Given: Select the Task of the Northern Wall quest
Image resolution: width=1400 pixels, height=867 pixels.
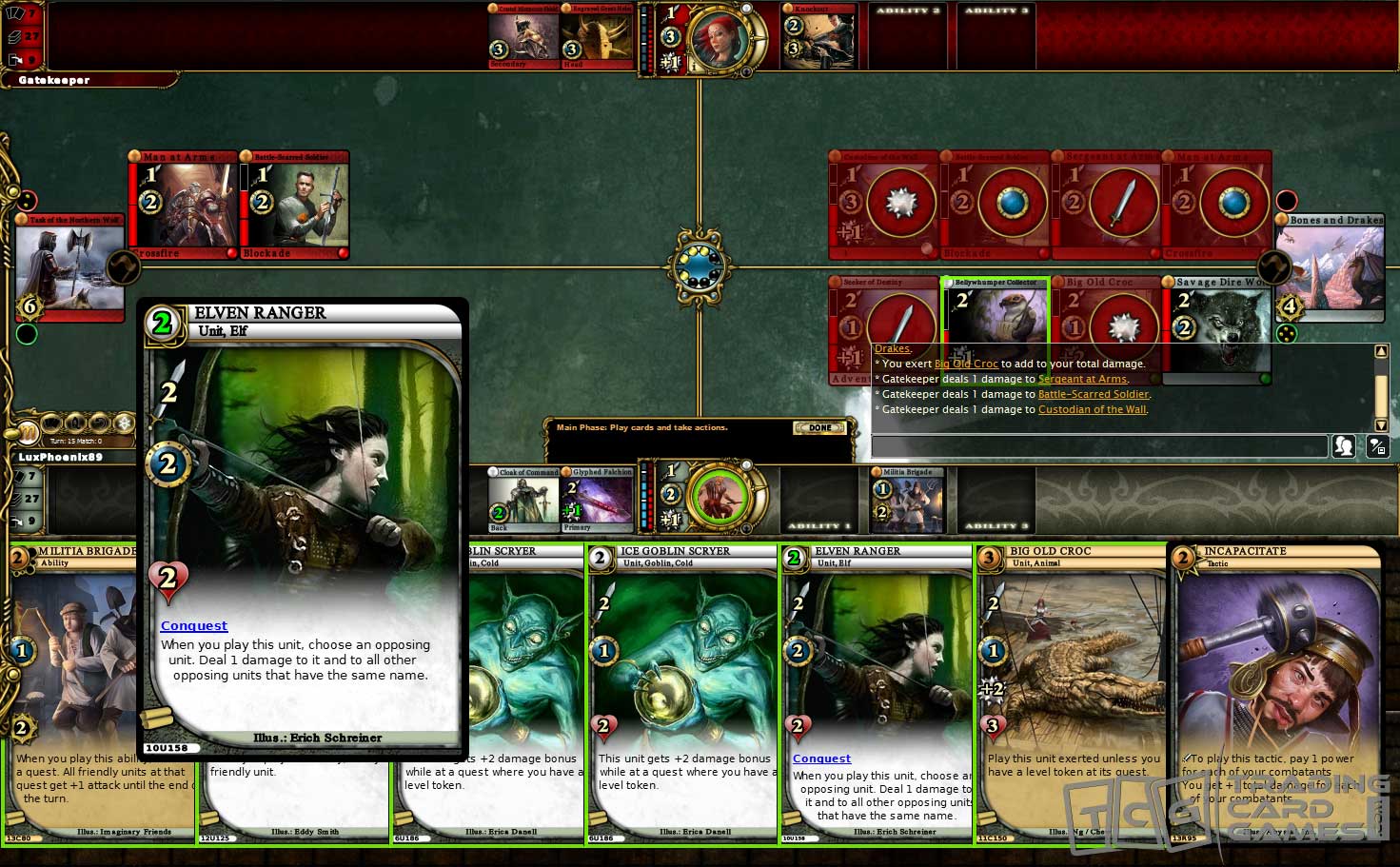Looking at the screenshot, I should (69, 268).
